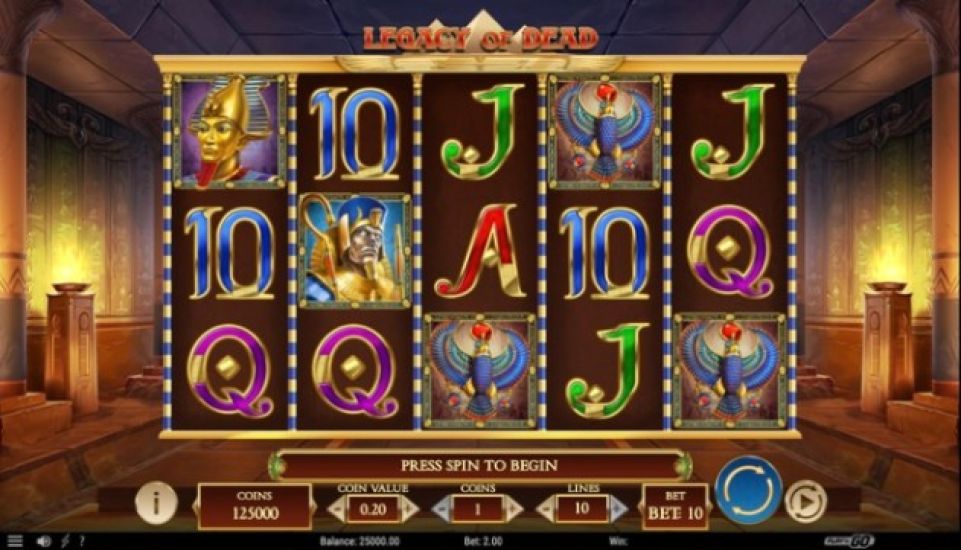Screen dimensions: 961x550
Task: Decrease the coin value
Action: click(338, 509)
